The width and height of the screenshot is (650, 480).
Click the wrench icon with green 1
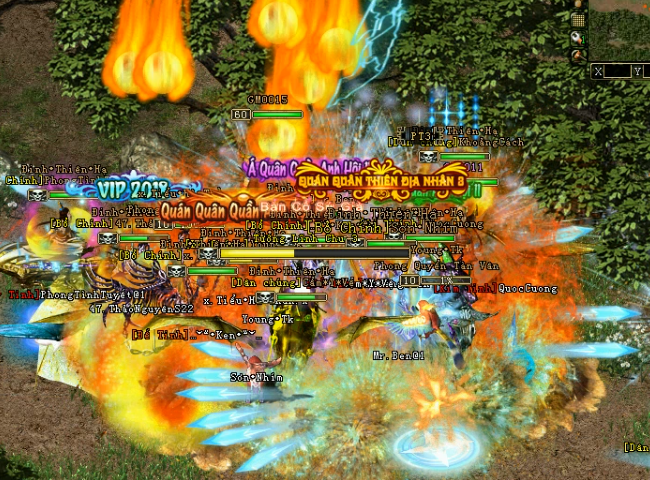[577, 38]
